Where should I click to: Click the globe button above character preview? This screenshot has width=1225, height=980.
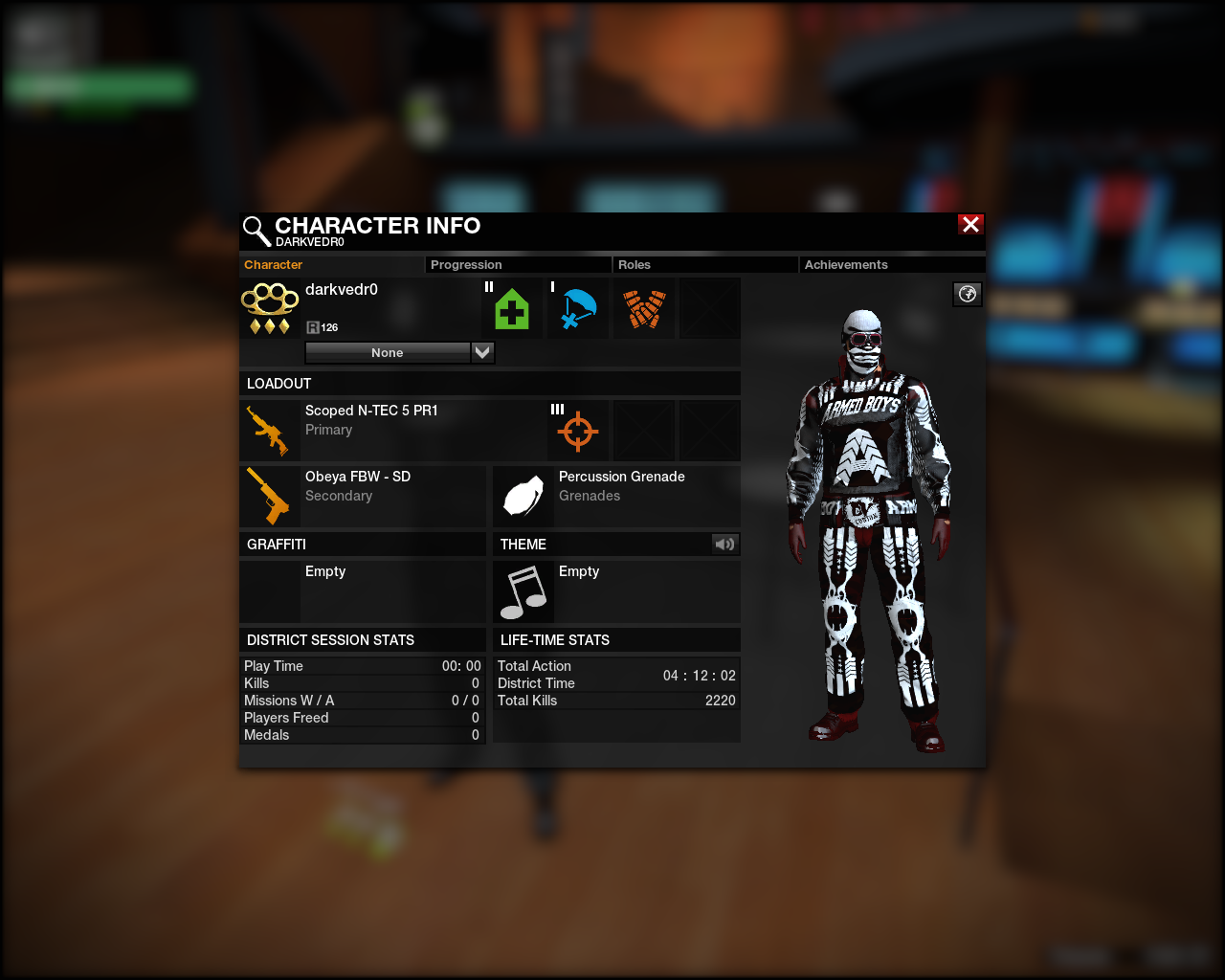tap(968, 294)
